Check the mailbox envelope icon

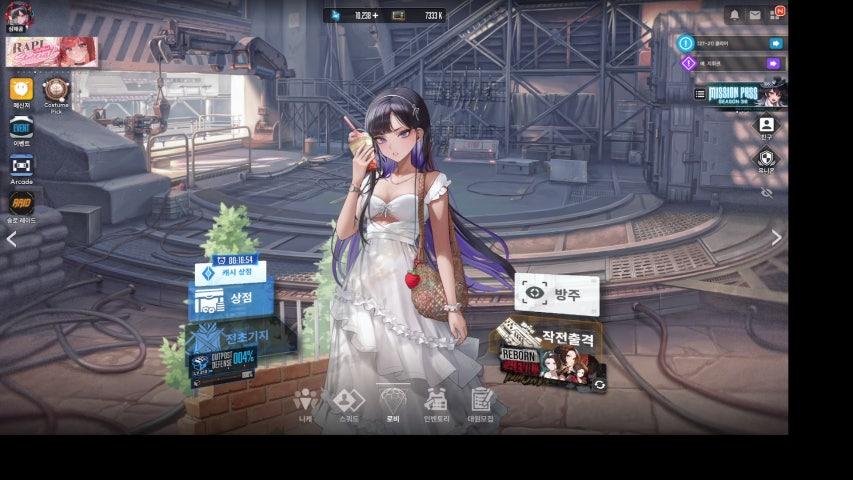click(x=755, y=15)
